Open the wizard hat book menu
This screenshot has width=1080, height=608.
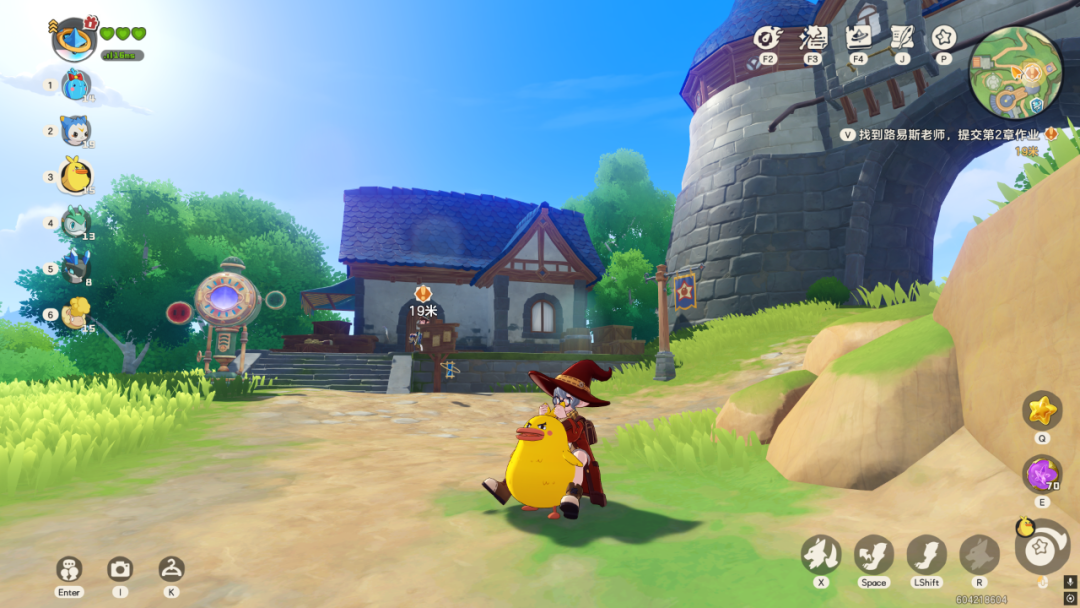[858, 38]
